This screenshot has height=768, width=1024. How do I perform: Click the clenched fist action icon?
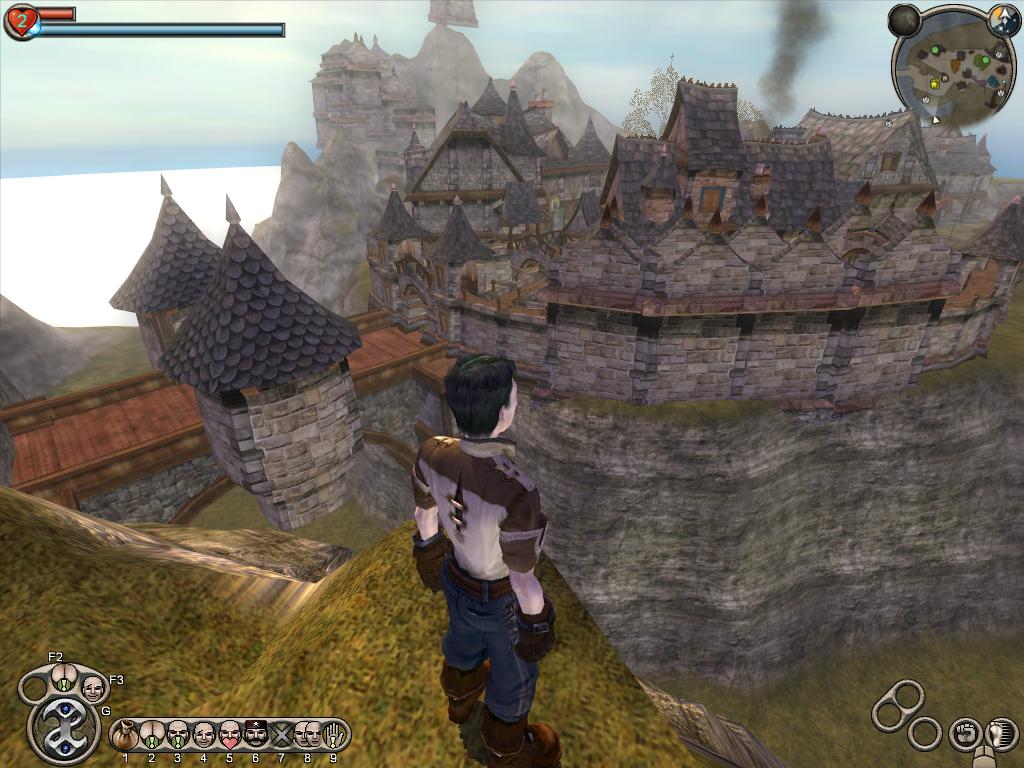tap(964, 733)
